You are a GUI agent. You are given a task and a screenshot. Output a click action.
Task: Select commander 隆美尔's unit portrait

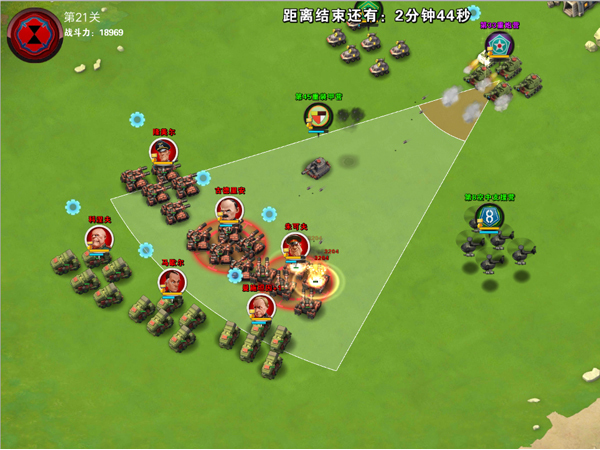tap(164, 152)
